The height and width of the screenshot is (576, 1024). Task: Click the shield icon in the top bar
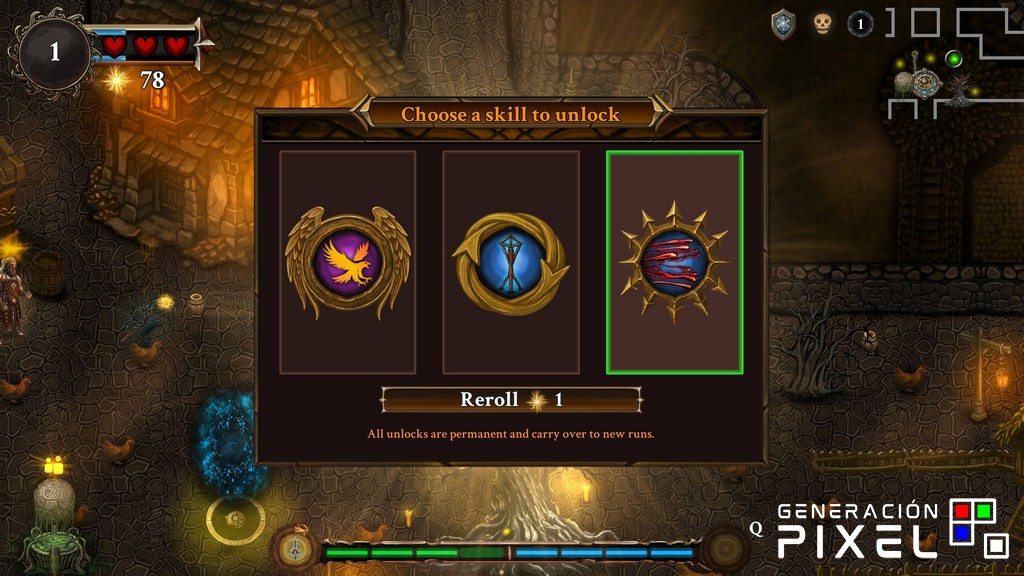783,25
